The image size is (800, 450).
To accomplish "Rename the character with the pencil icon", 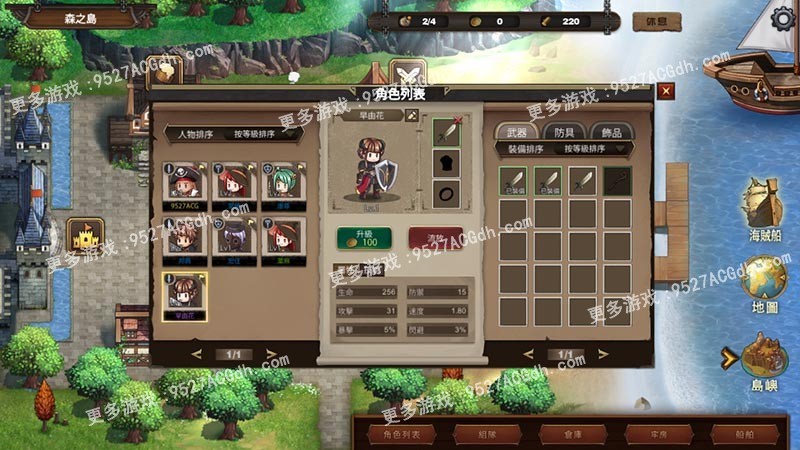I will pos(410,116).
